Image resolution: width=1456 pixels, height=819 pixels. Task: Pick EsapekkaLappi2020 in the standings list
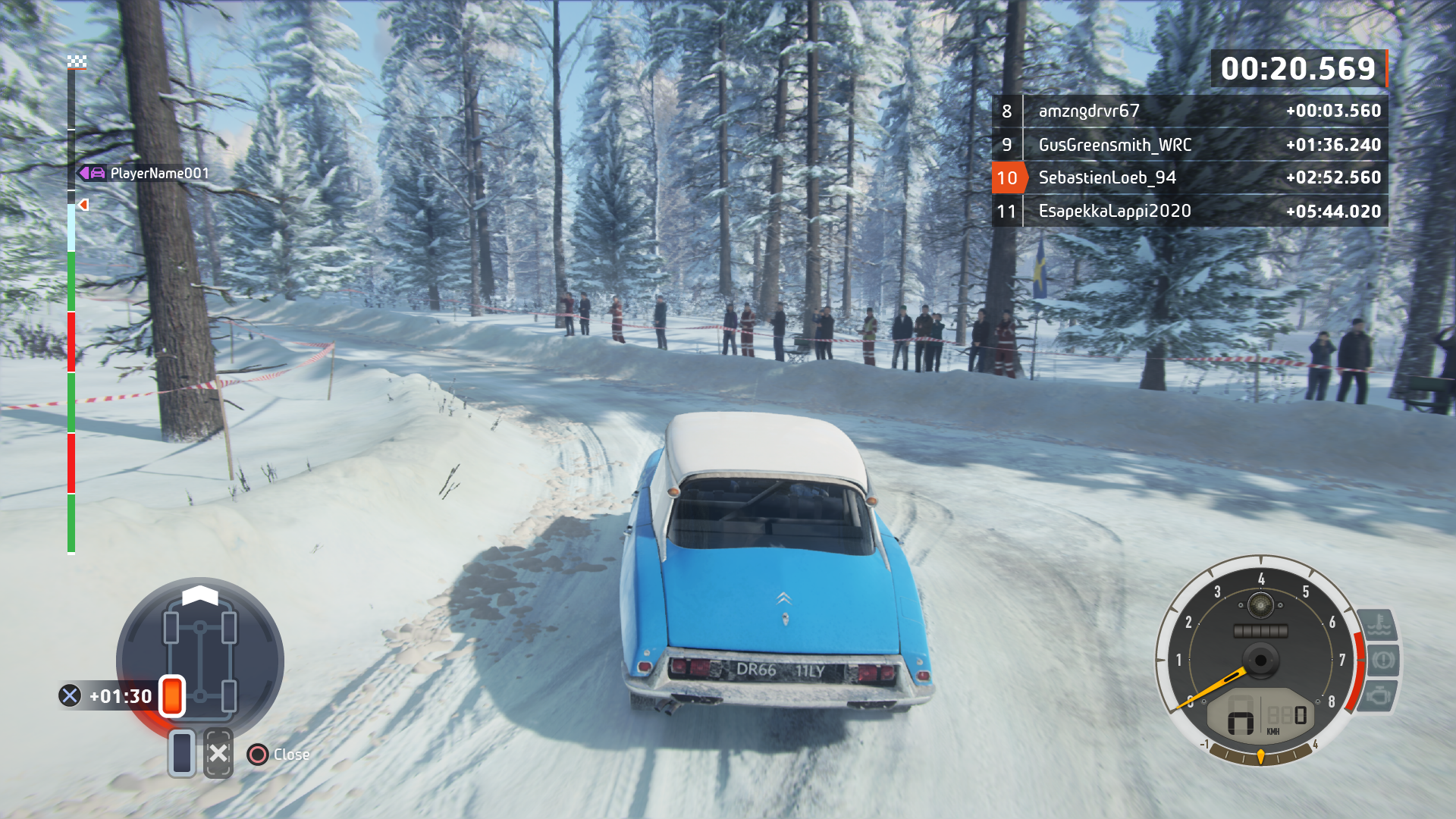[1190, 212]
